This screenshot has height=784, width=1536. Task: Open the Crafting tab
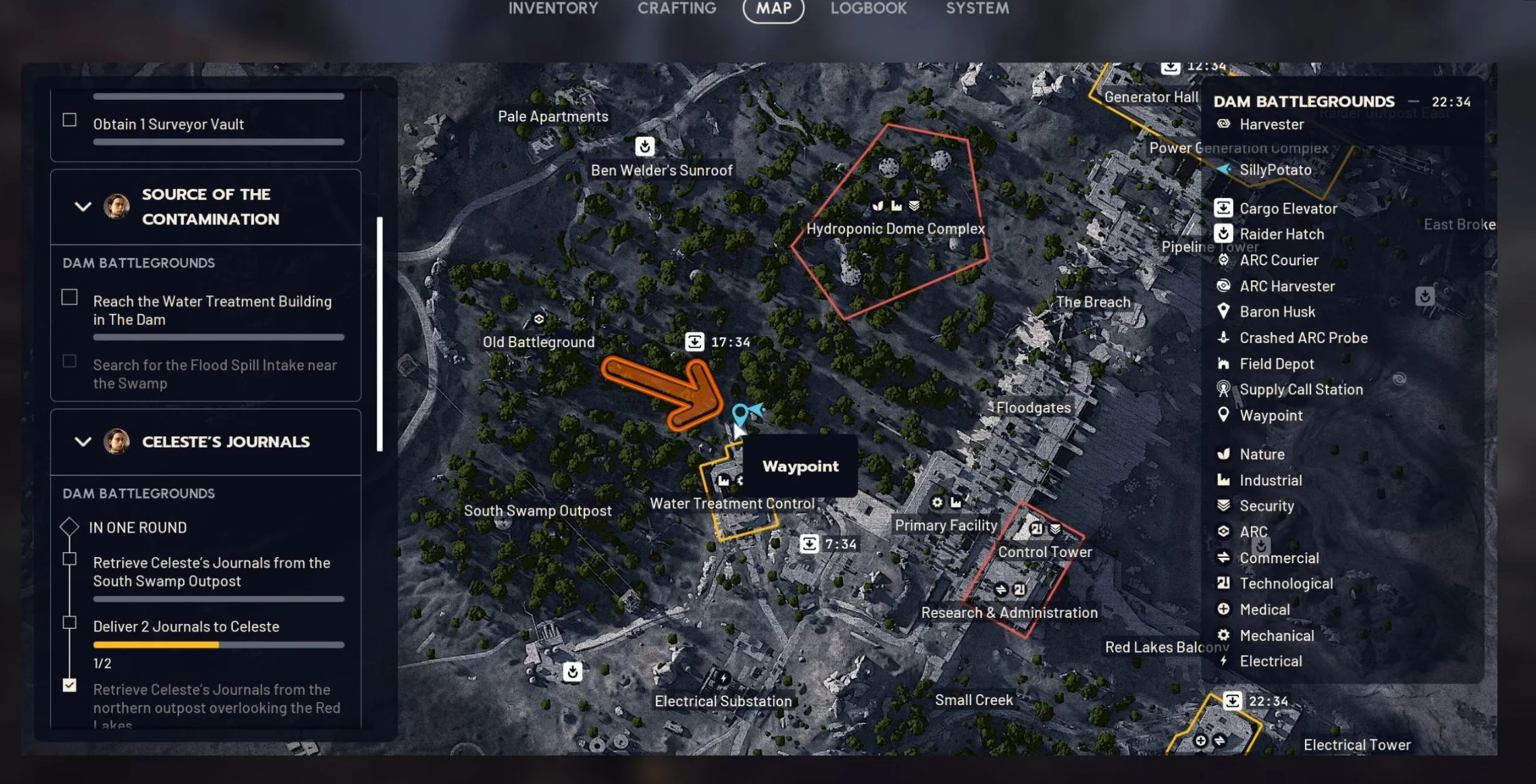(676, 9)
